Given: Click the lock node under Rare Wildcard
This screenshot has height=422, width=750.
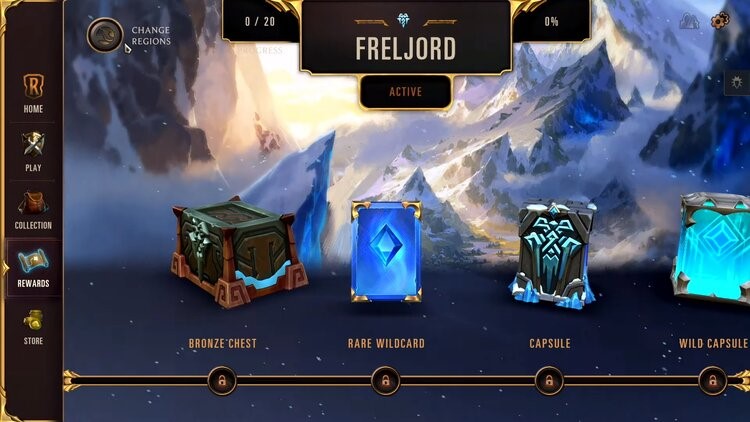Looking at the screenshot, I should pos(385,380).
